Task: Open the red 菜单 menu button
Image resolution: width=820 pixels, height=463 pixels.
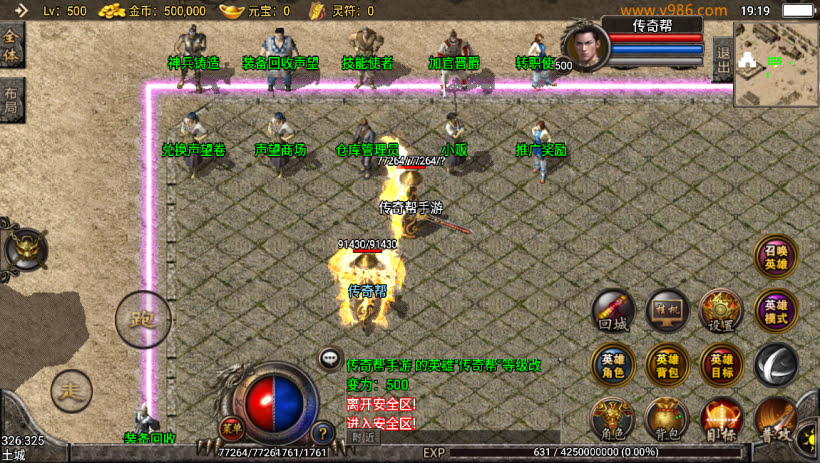Action: [x=232, y=427]
